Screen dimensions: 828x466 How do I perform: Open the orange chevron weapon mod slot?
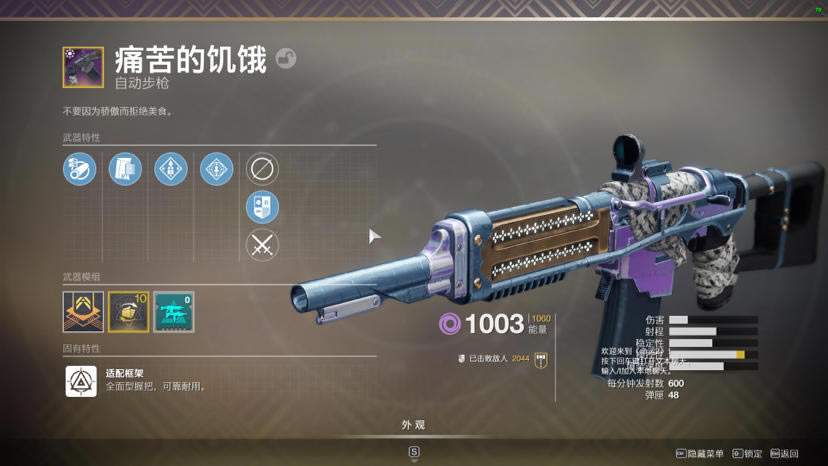[83, 312]
